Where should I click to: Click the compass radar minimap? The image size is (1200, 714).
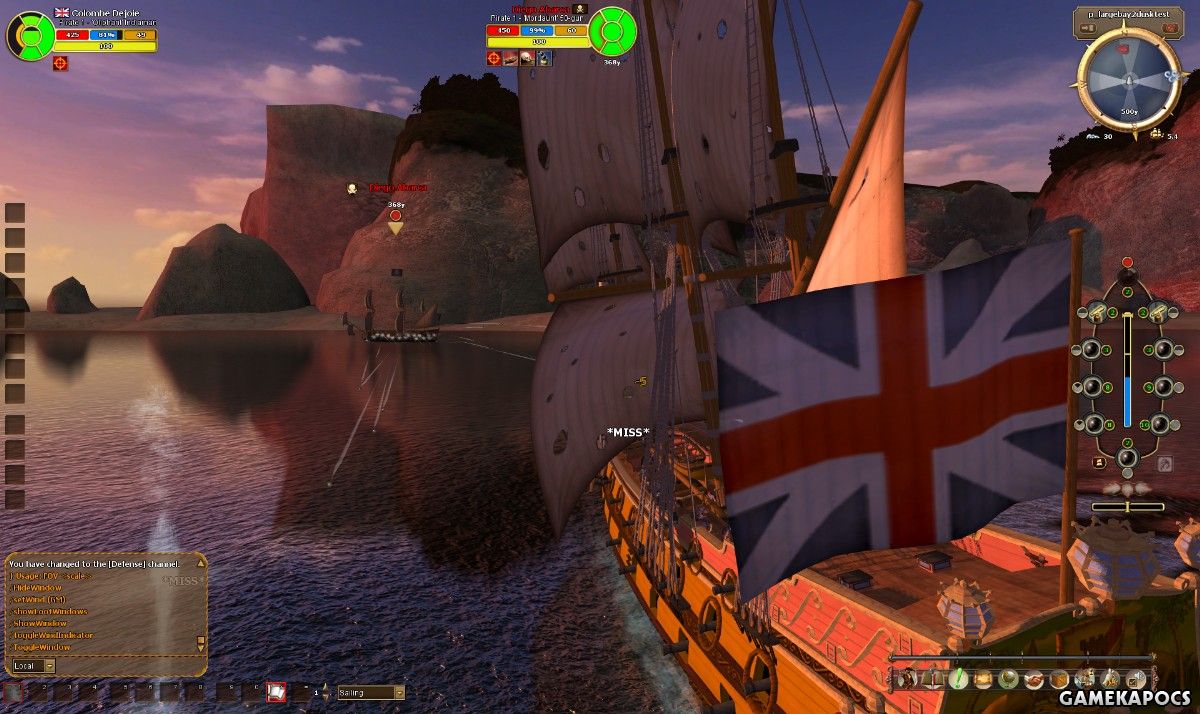click(1129, 78)
